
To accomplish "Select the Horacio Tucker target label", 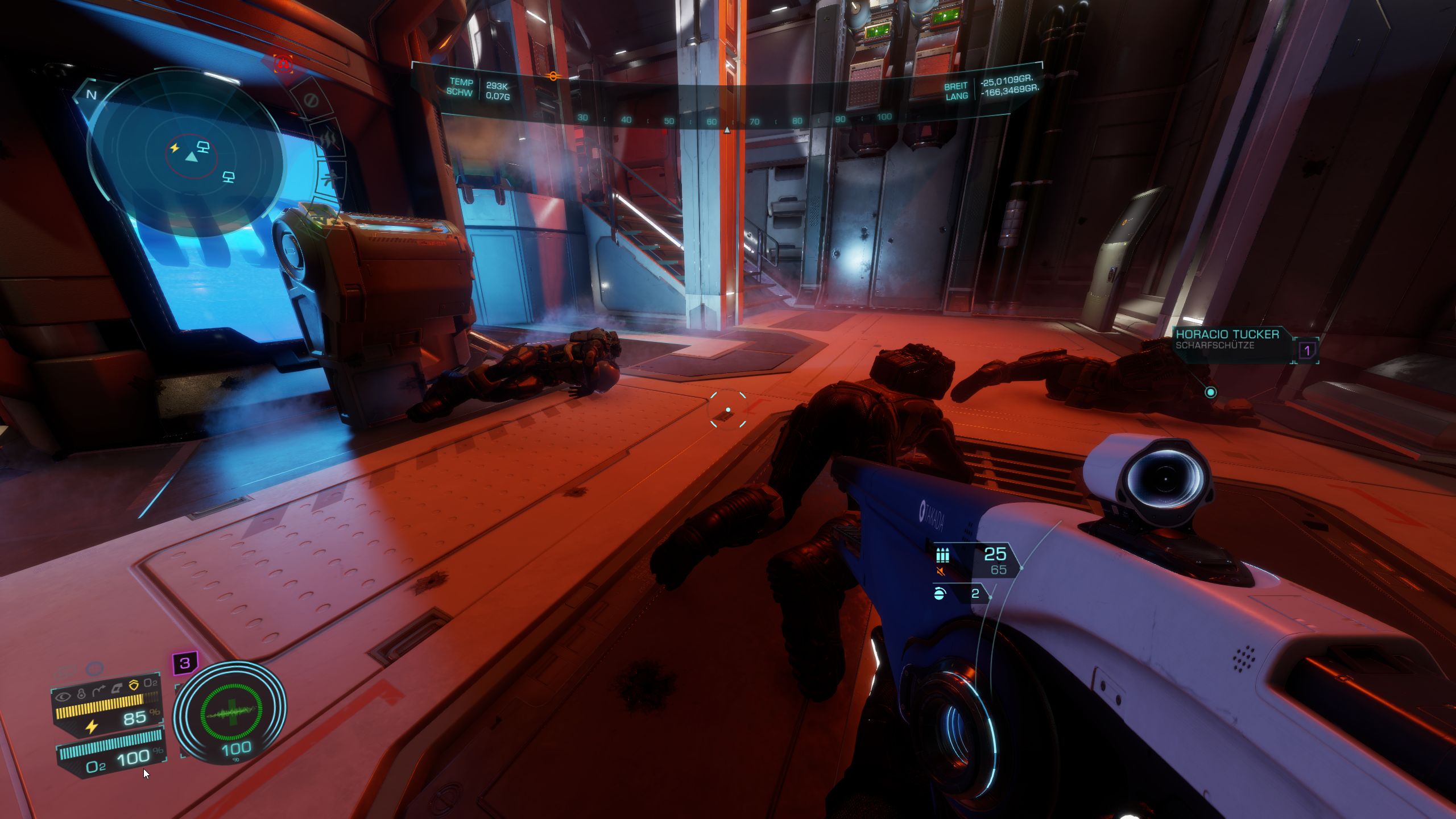I will tap(1227, 338).
